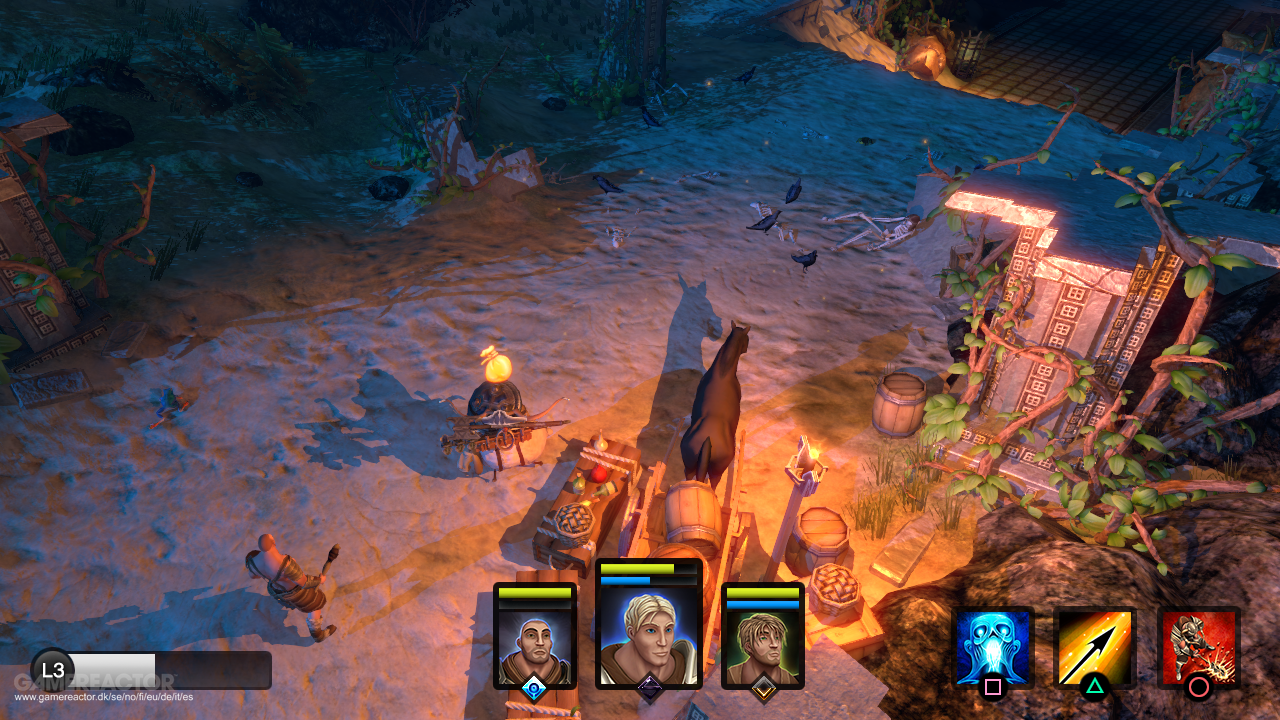Screen dimensions: 1280x720
Task: Click the purple diamond under the blond hero
Action: [x=653, y=690]
